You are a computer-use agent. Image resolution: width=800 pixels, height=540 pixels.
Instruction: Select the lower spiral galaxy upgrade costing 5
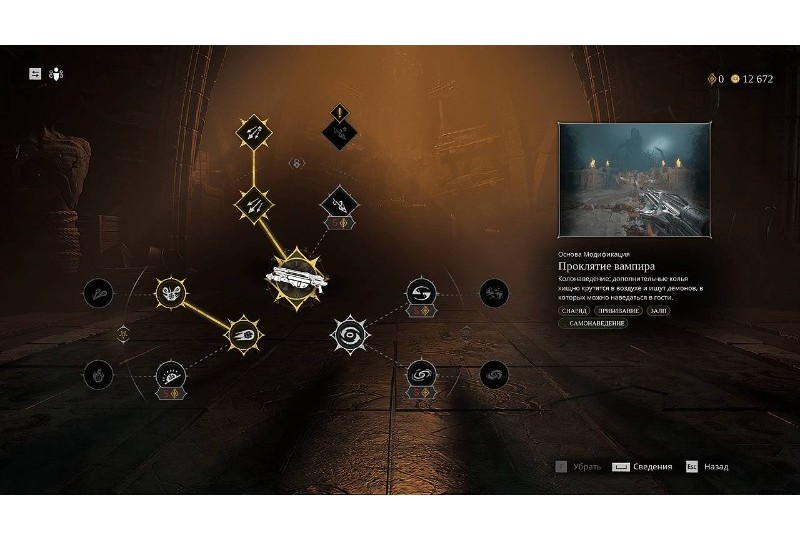(421, 375)
